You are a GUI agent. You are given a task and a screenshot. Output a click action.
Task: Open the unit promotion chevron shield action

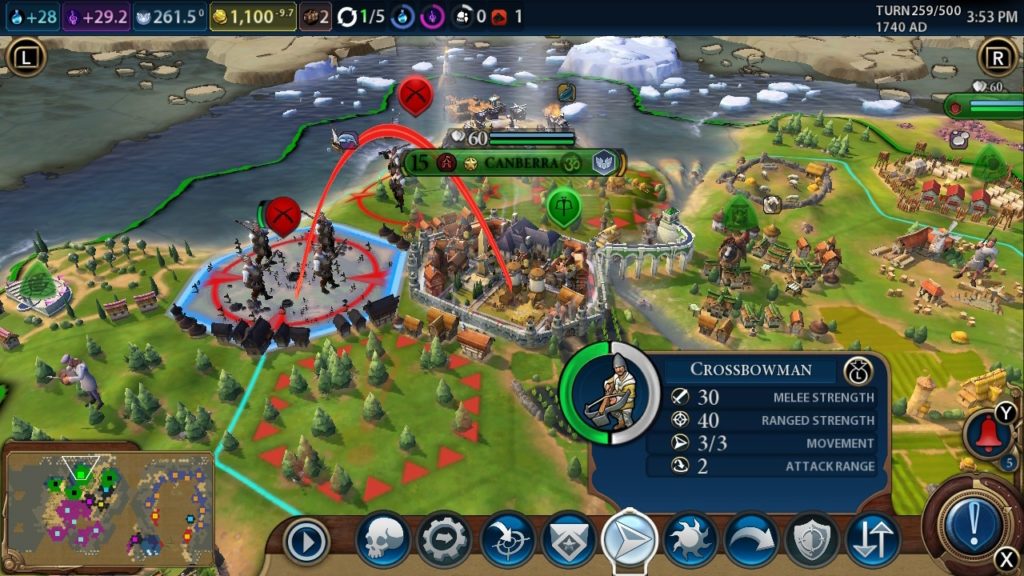569,540
